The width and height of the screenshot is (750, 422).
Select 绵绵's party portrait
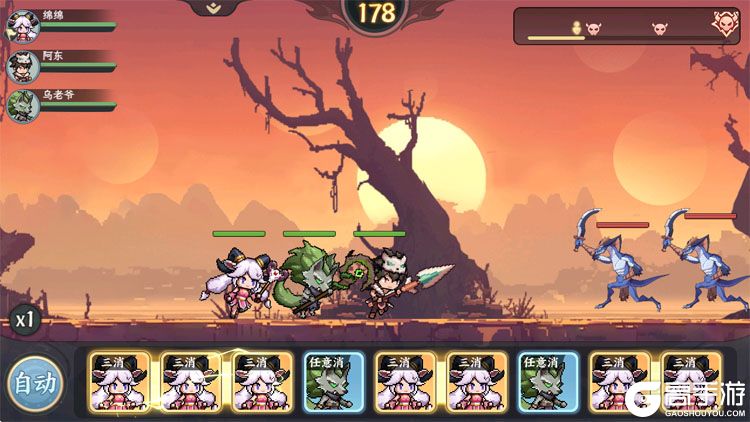coord(23,27)
